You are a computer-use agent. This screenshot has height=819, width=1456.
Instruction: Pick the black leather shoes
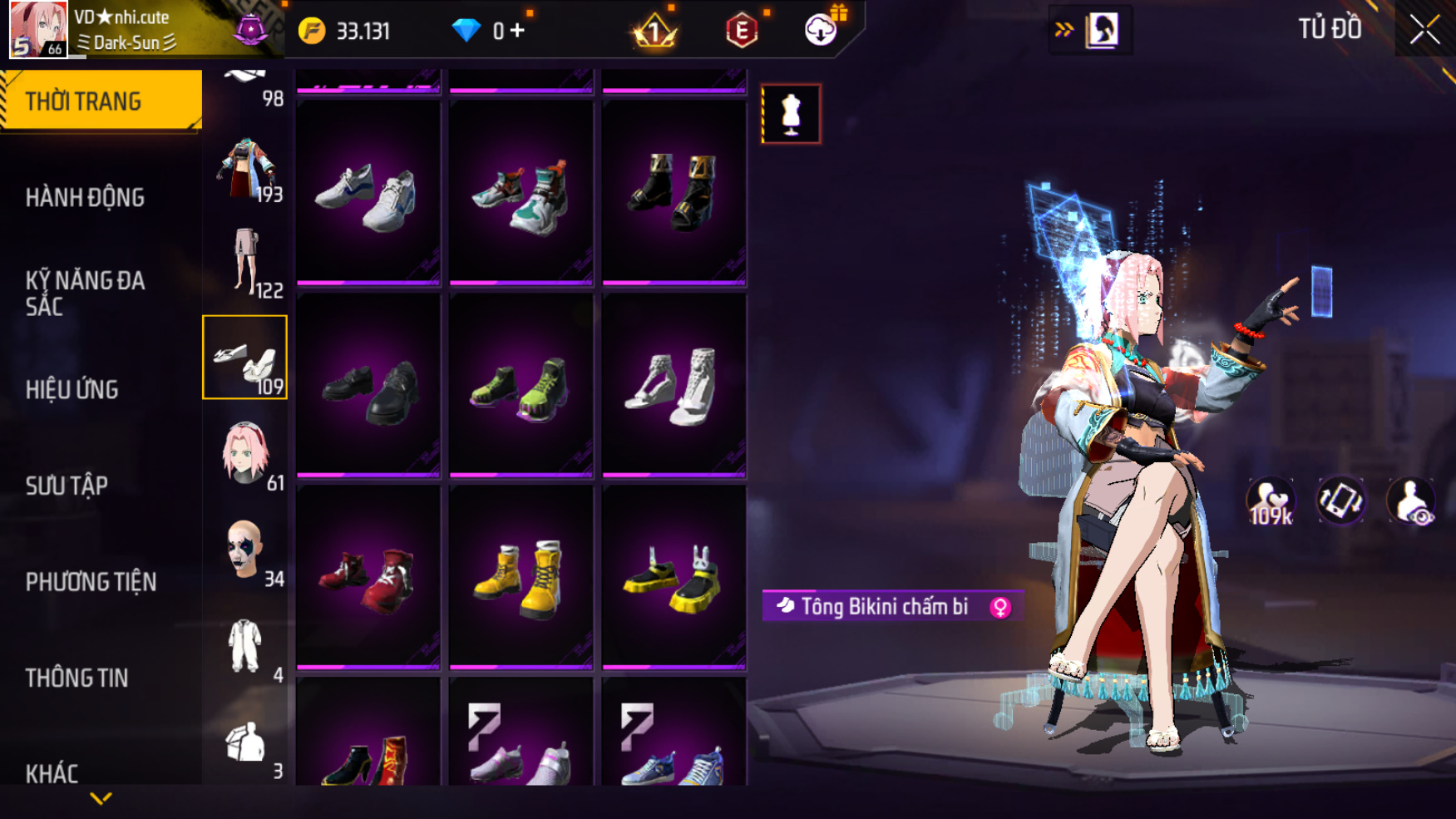point(368,386)
